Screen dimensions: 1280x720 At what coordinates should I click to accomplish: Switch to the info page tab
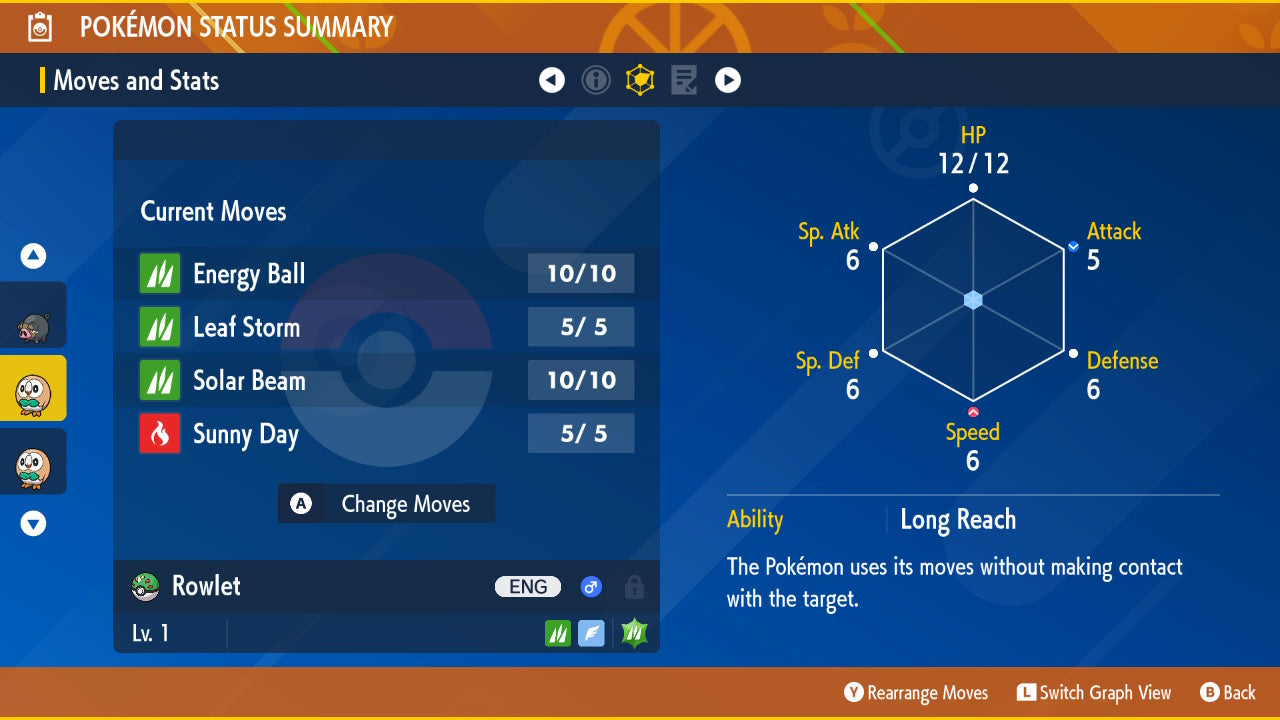click(596, 80)
